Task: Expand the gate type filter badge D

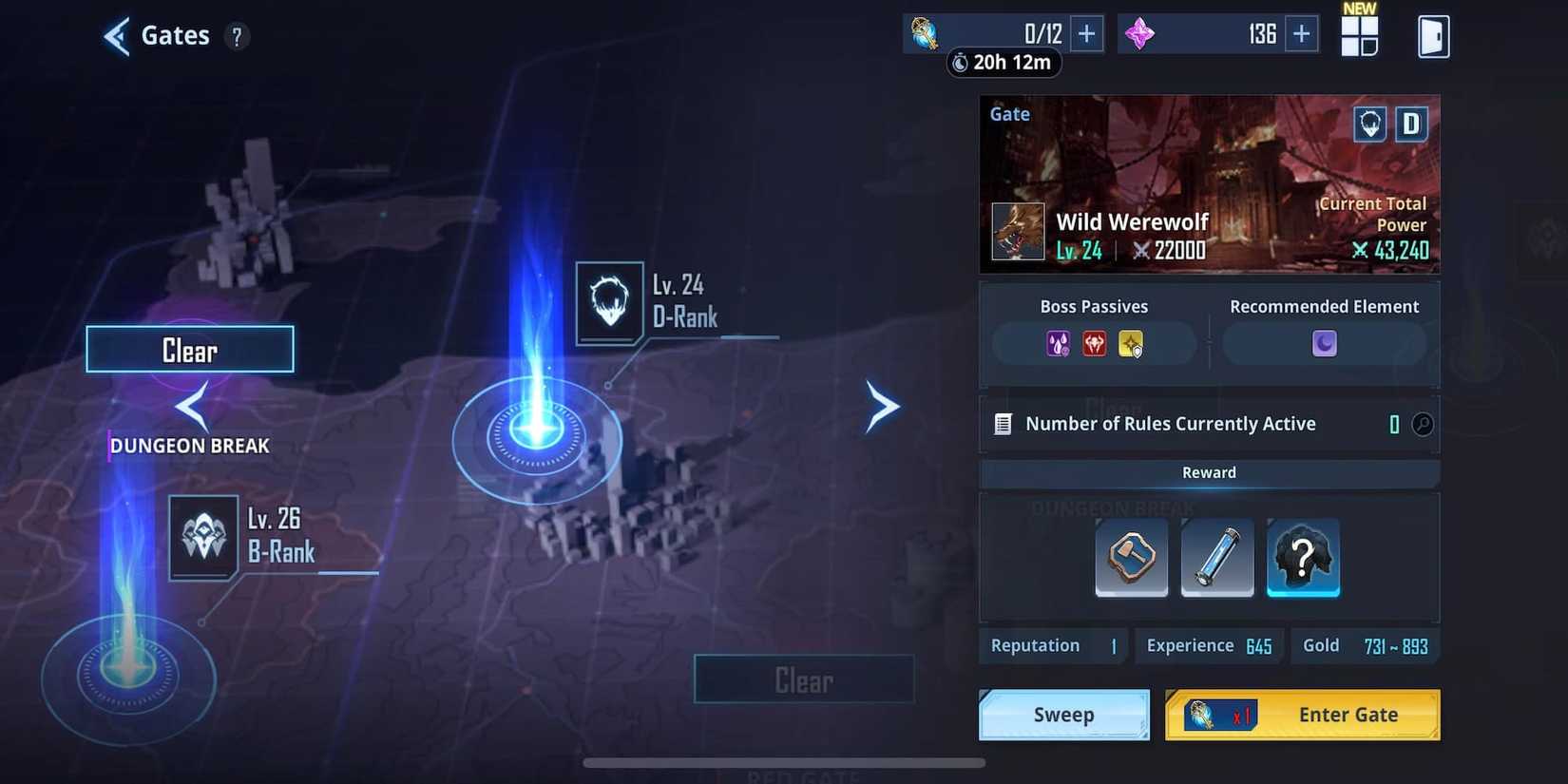Action: coord(1410,124)
